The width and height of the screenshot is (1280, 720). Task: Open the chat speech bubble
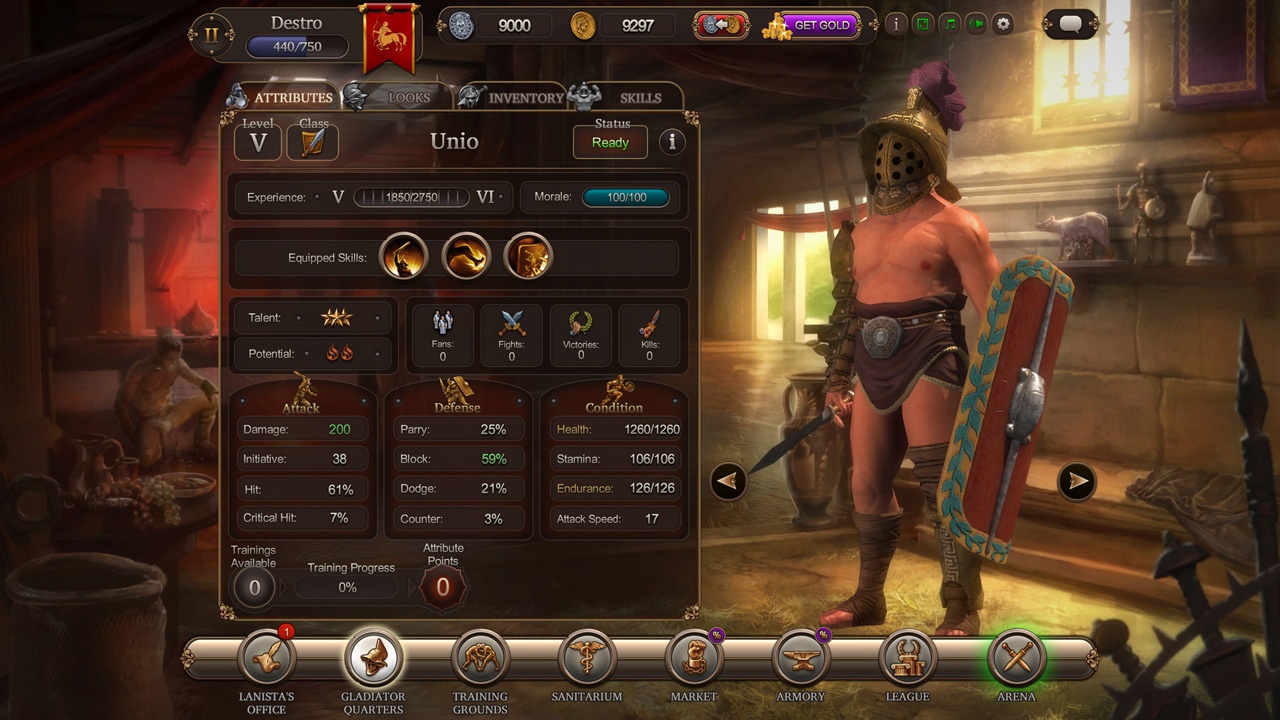(1070, 25)
